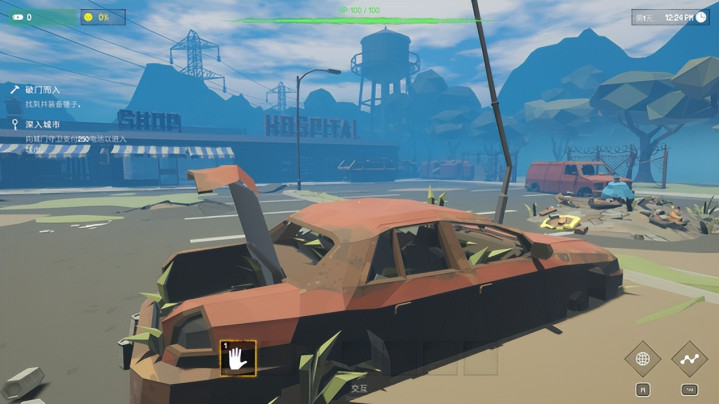Open the globe map diamond button
719x404 pixels.
(x=643, y=359)
